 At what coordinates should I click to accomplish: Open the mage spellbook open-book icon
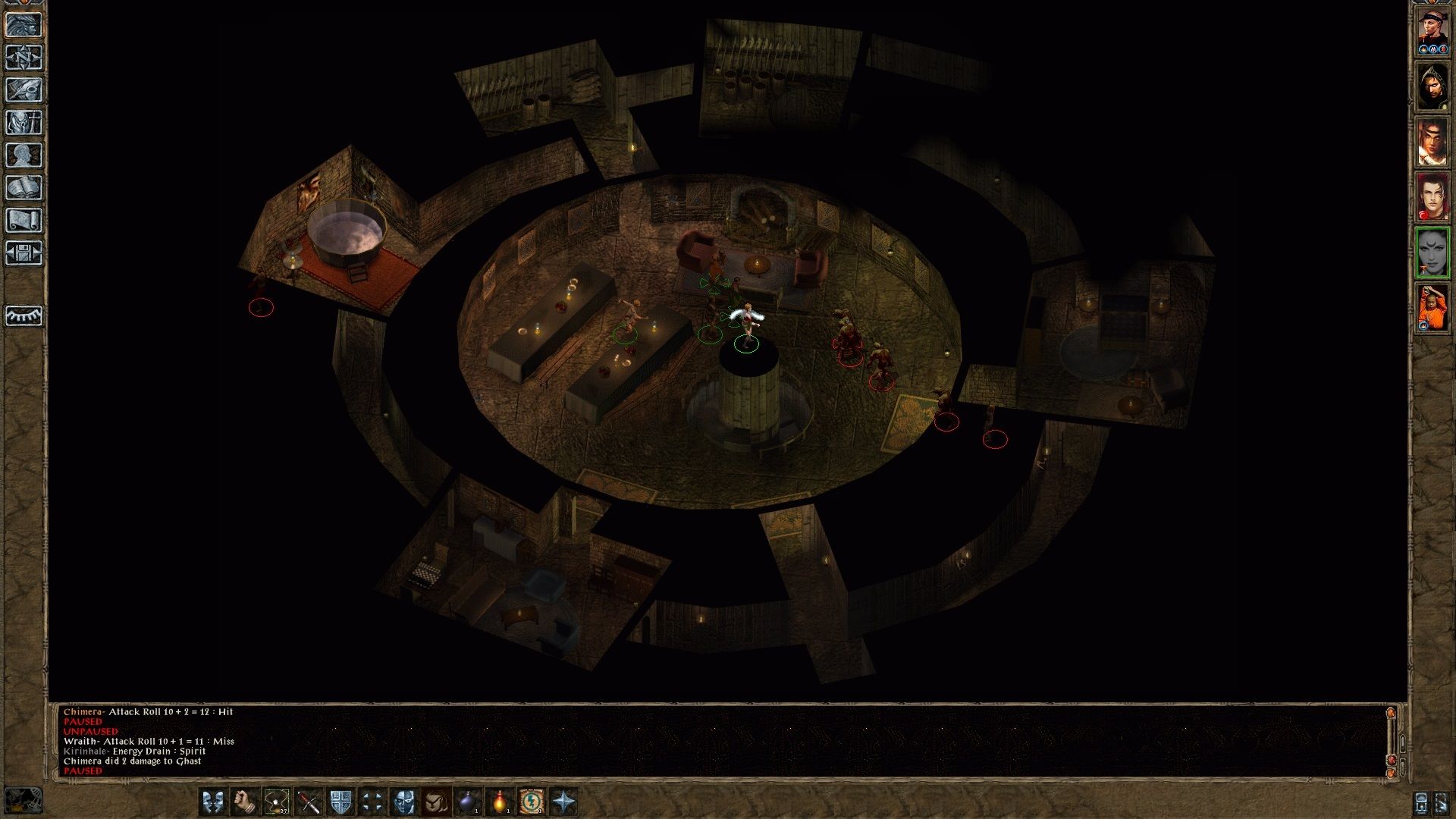tap(24, 188)
